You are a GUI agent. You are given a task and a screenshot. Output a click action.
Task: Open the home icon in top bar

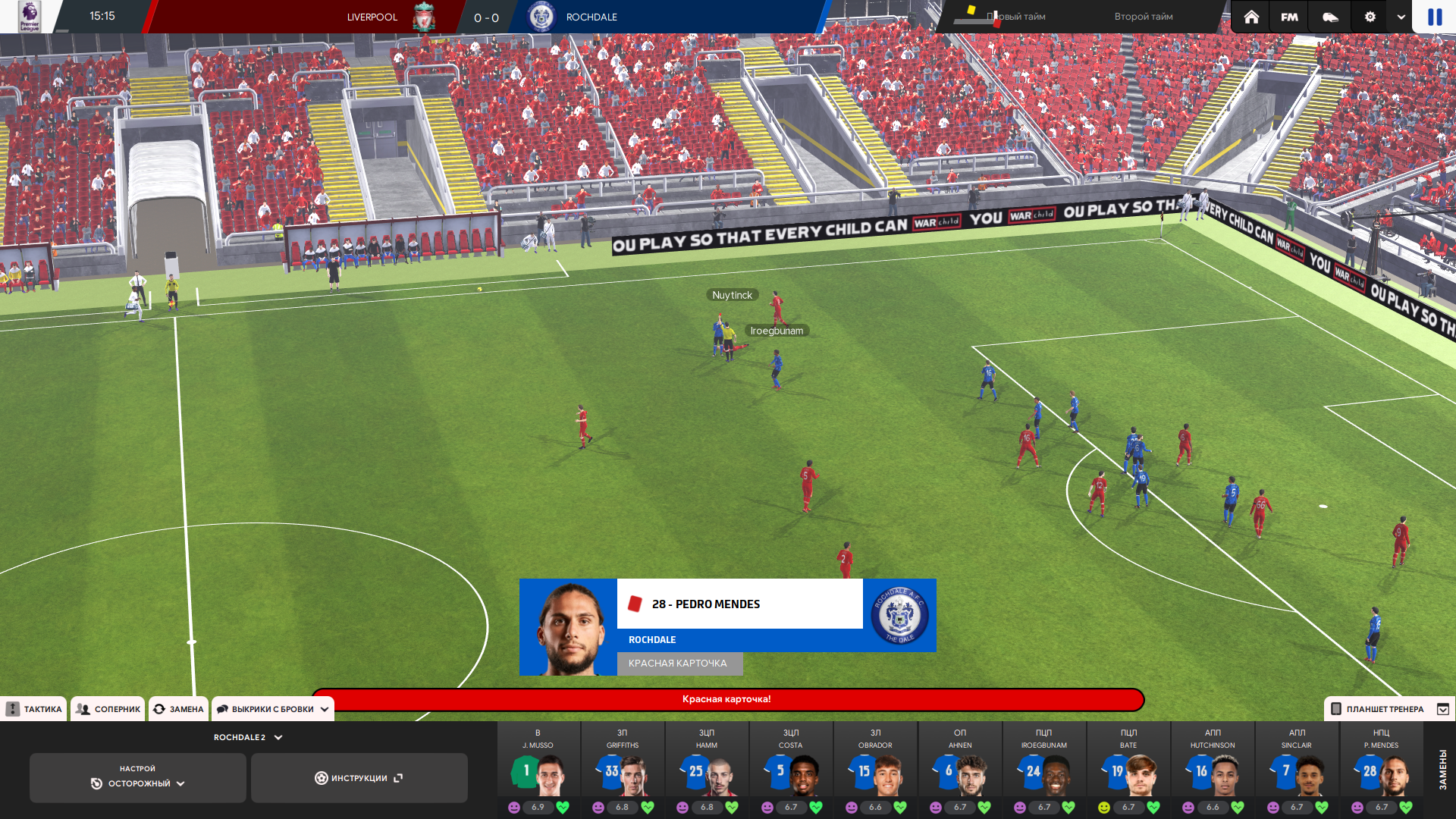coord(1251,17)
